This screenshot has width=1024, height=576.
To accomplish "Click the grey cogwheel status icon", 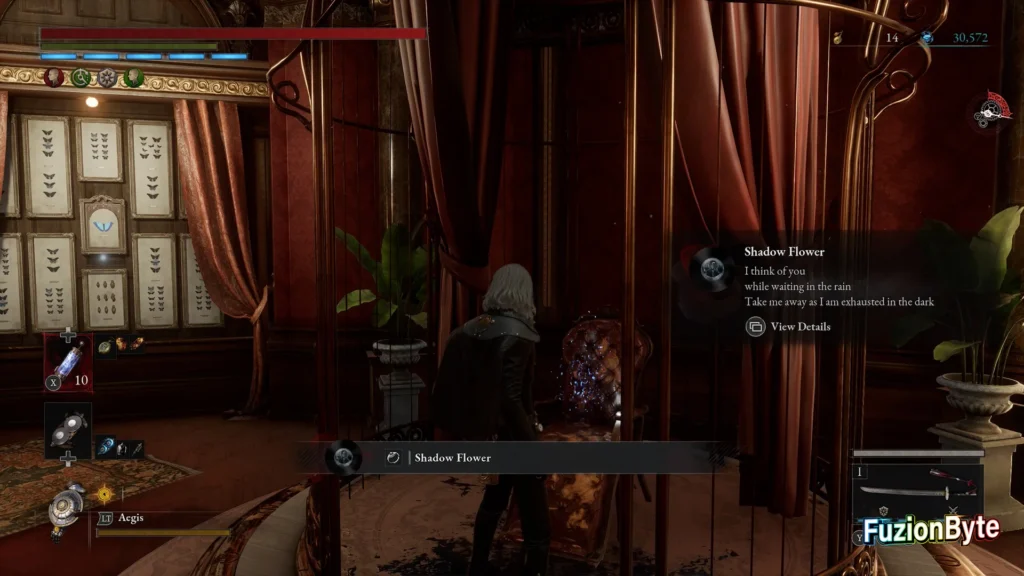I will pos(107,78).
